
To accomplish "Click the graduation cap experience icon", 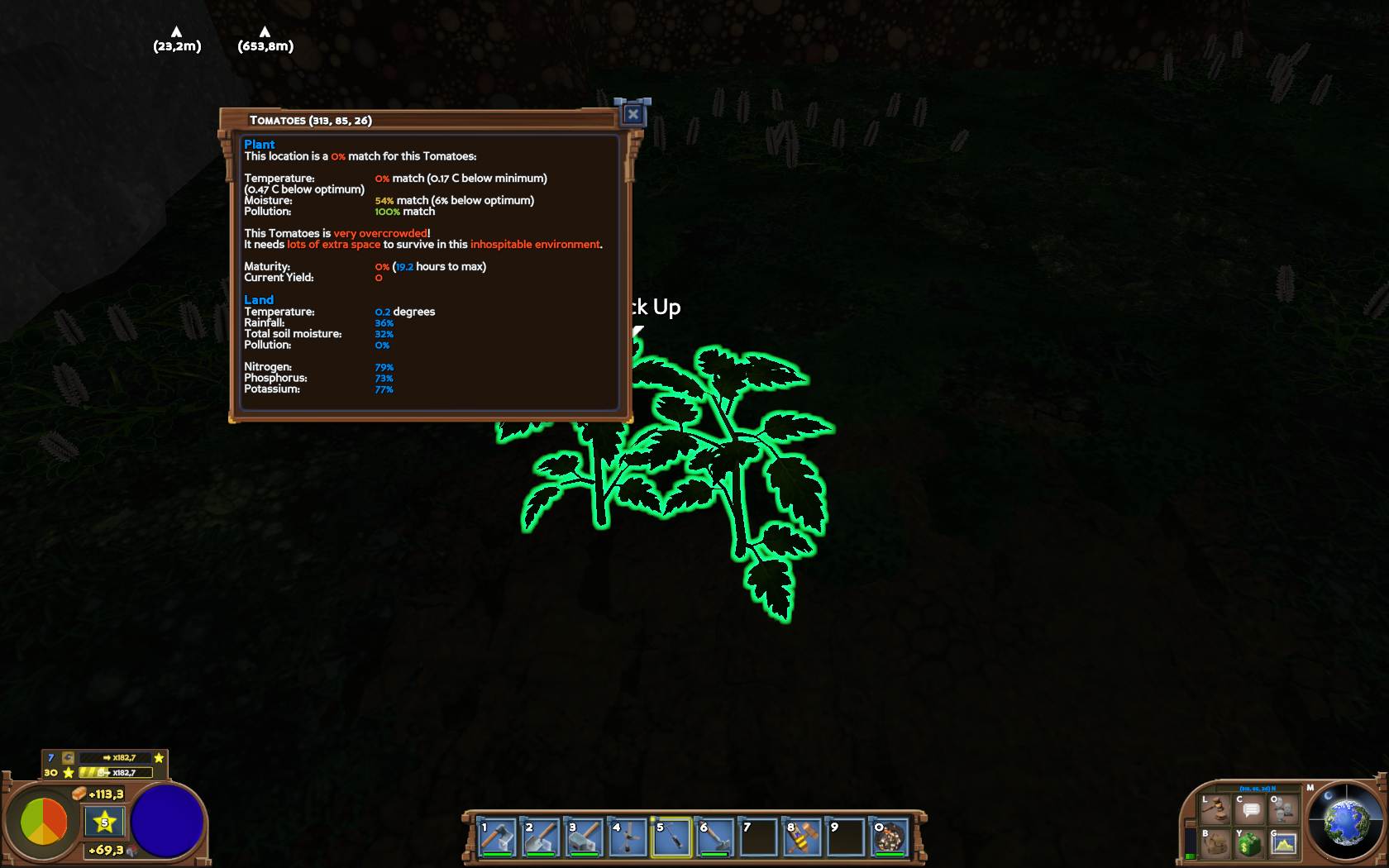I will point(69,759).
